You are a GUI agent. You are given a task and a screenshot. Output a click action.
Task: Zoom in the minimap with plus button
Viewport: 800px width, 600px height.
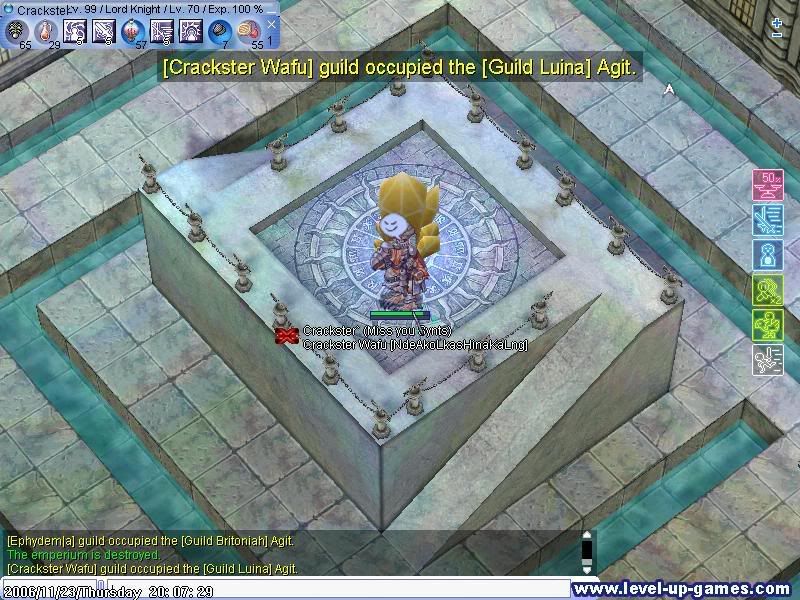pyautogui.click(x=777, y=21)
